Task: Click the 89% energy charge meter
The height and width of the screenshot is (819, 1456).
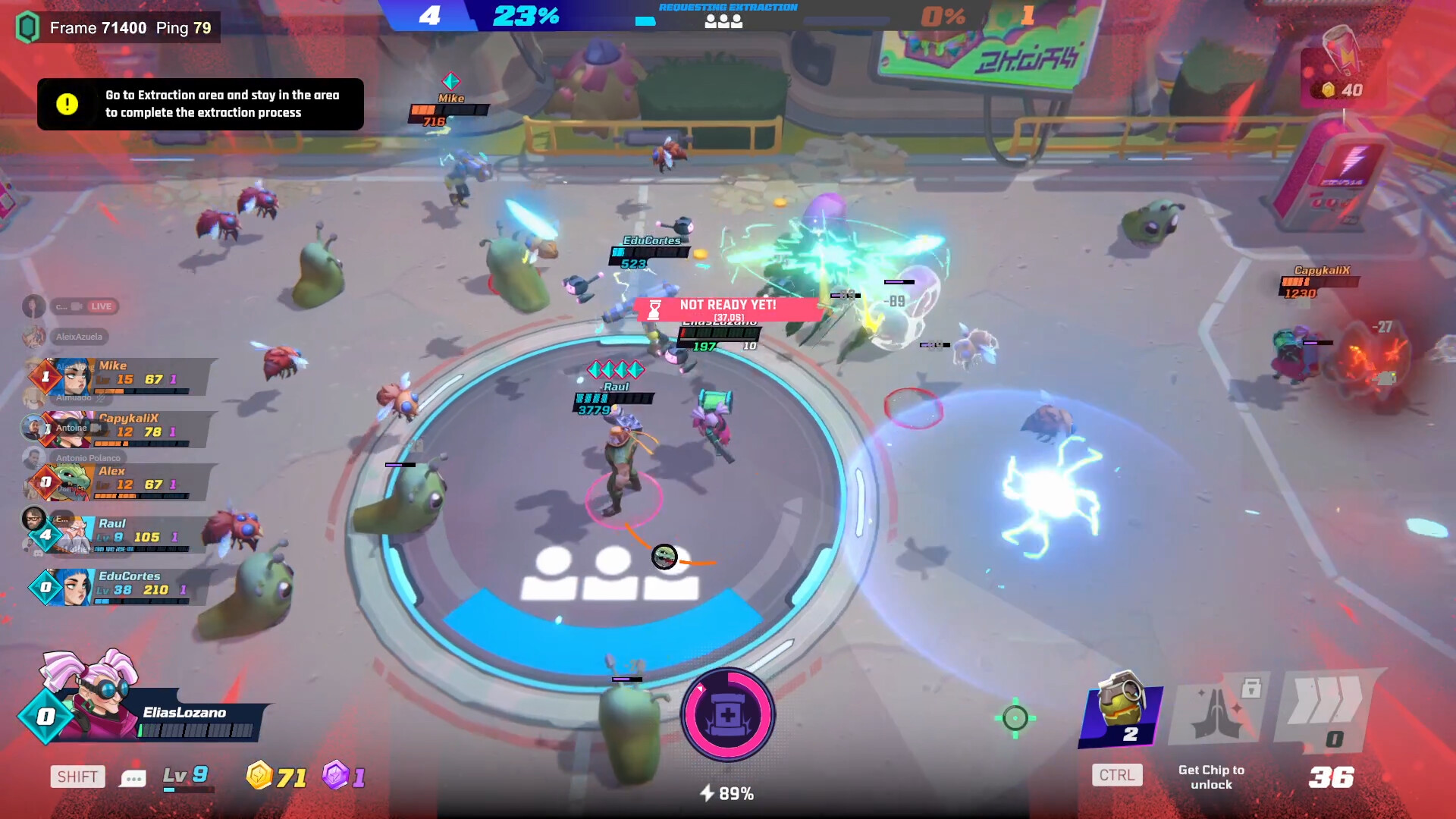Action: (726, 793)
